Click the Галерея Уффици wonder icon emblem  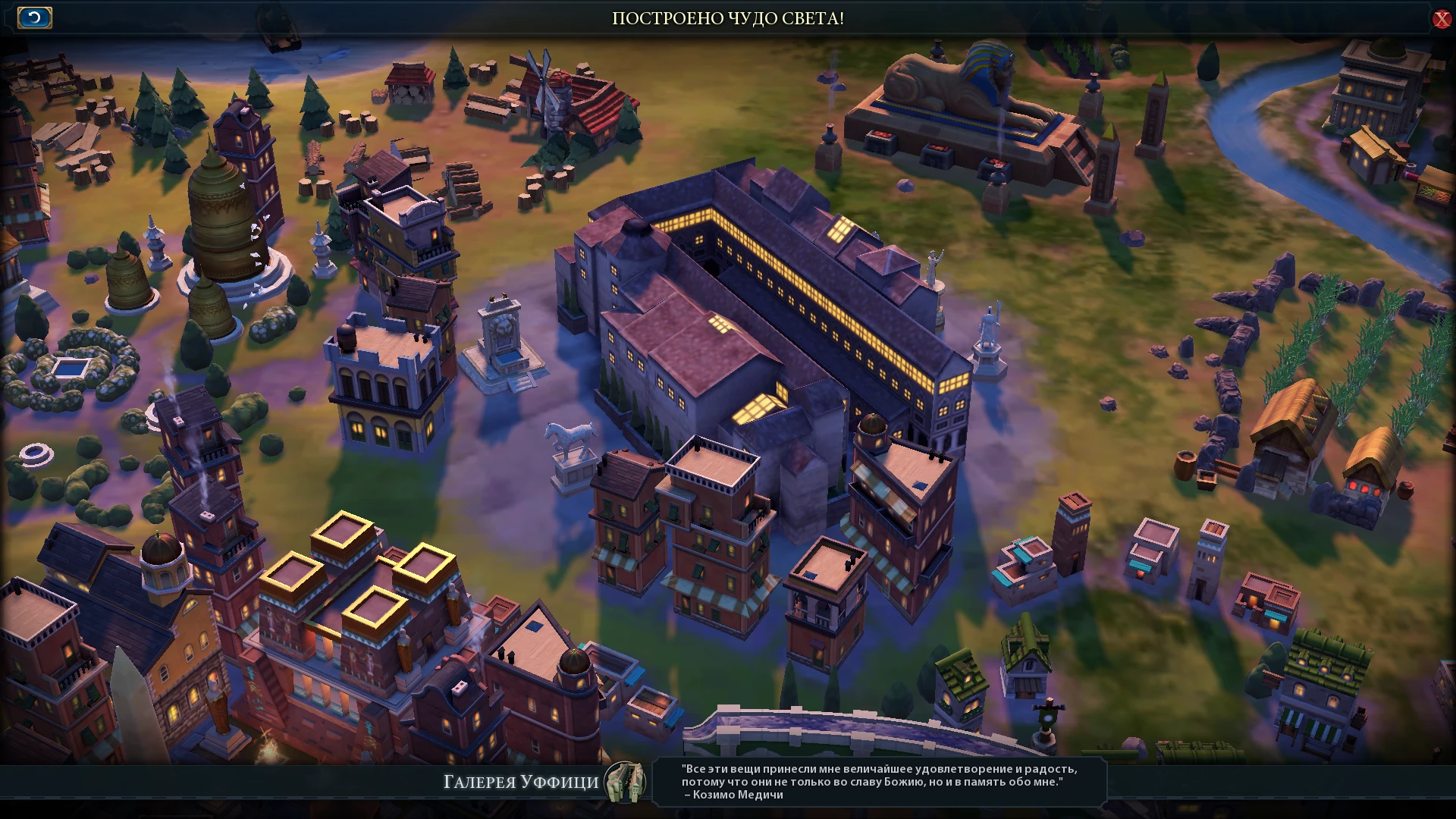pyautogui.click(x=623, y=781)
